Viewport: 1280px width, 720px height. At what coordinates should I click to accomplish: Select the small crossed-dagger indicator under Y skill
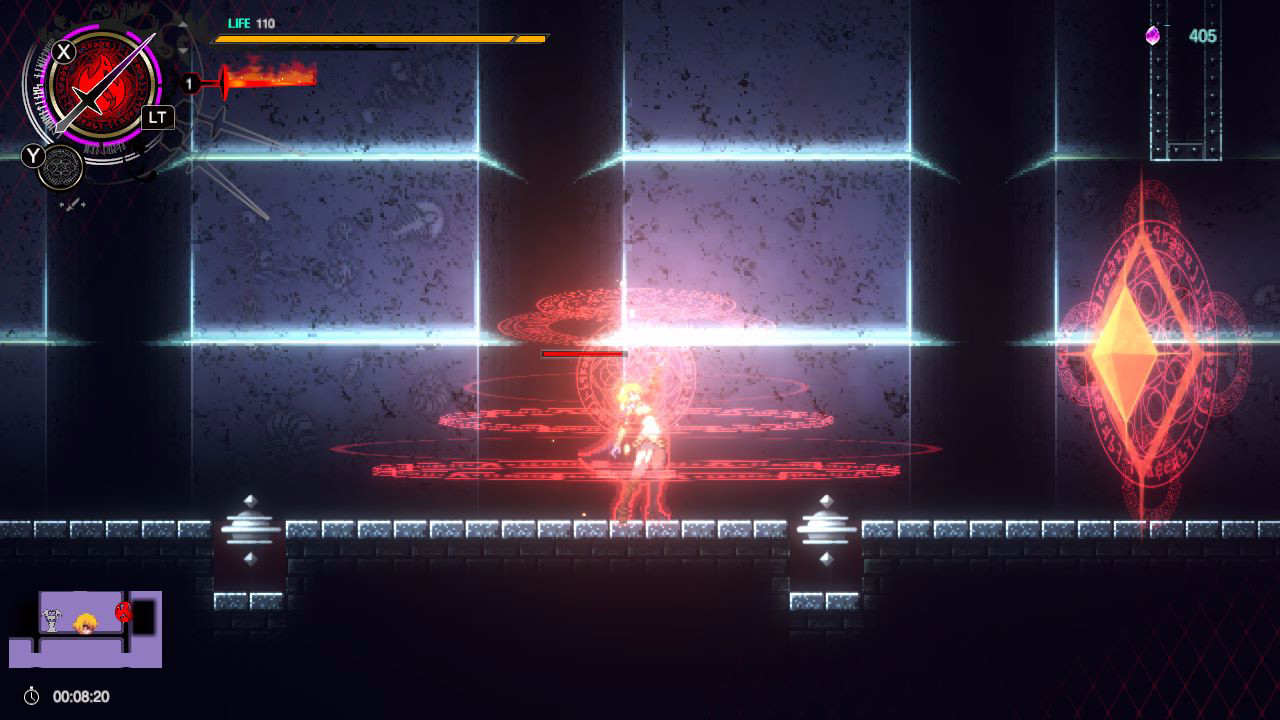pos(72,204)
